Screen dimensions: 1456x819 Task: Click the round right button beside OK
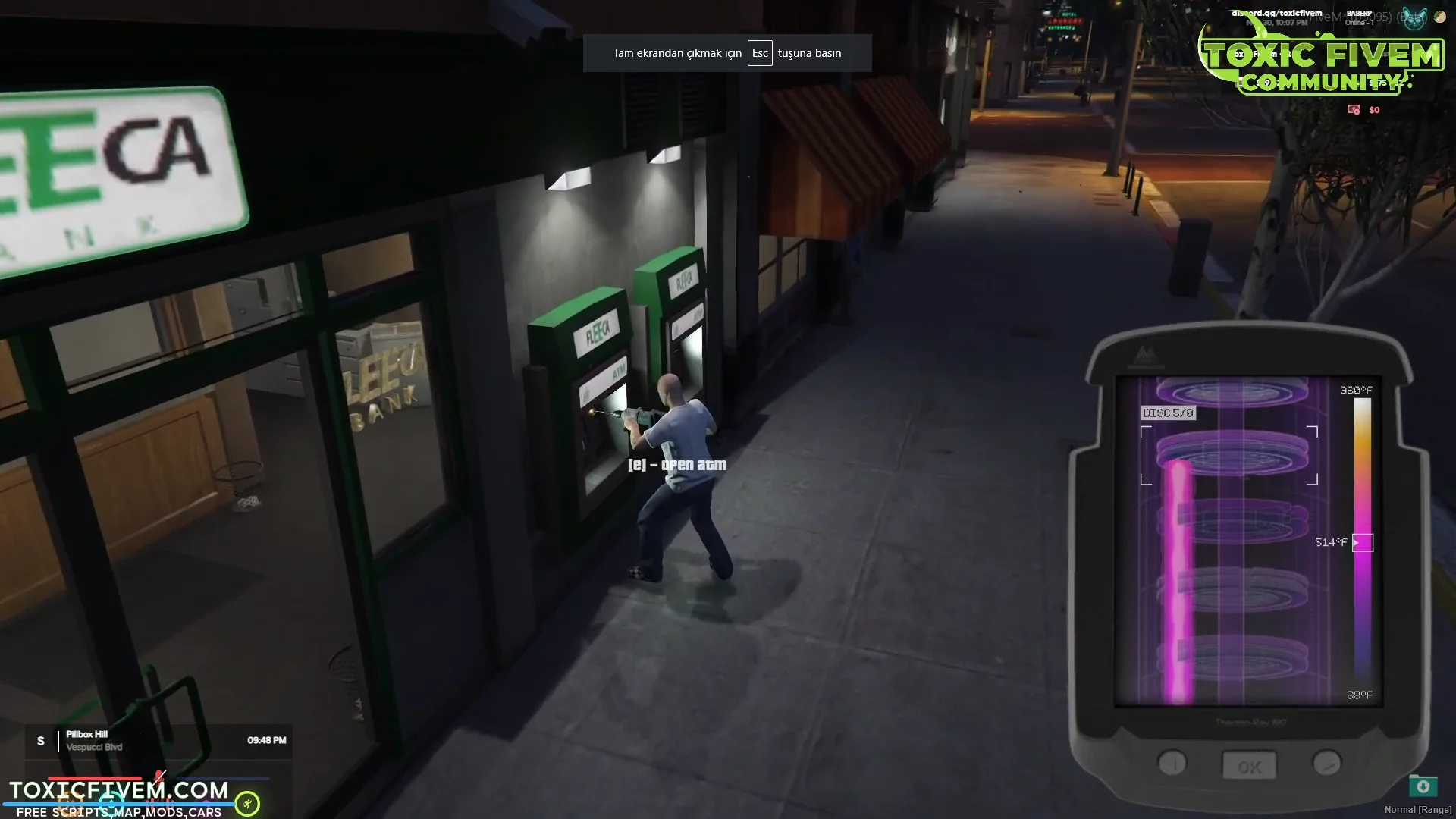[1326, 763]
